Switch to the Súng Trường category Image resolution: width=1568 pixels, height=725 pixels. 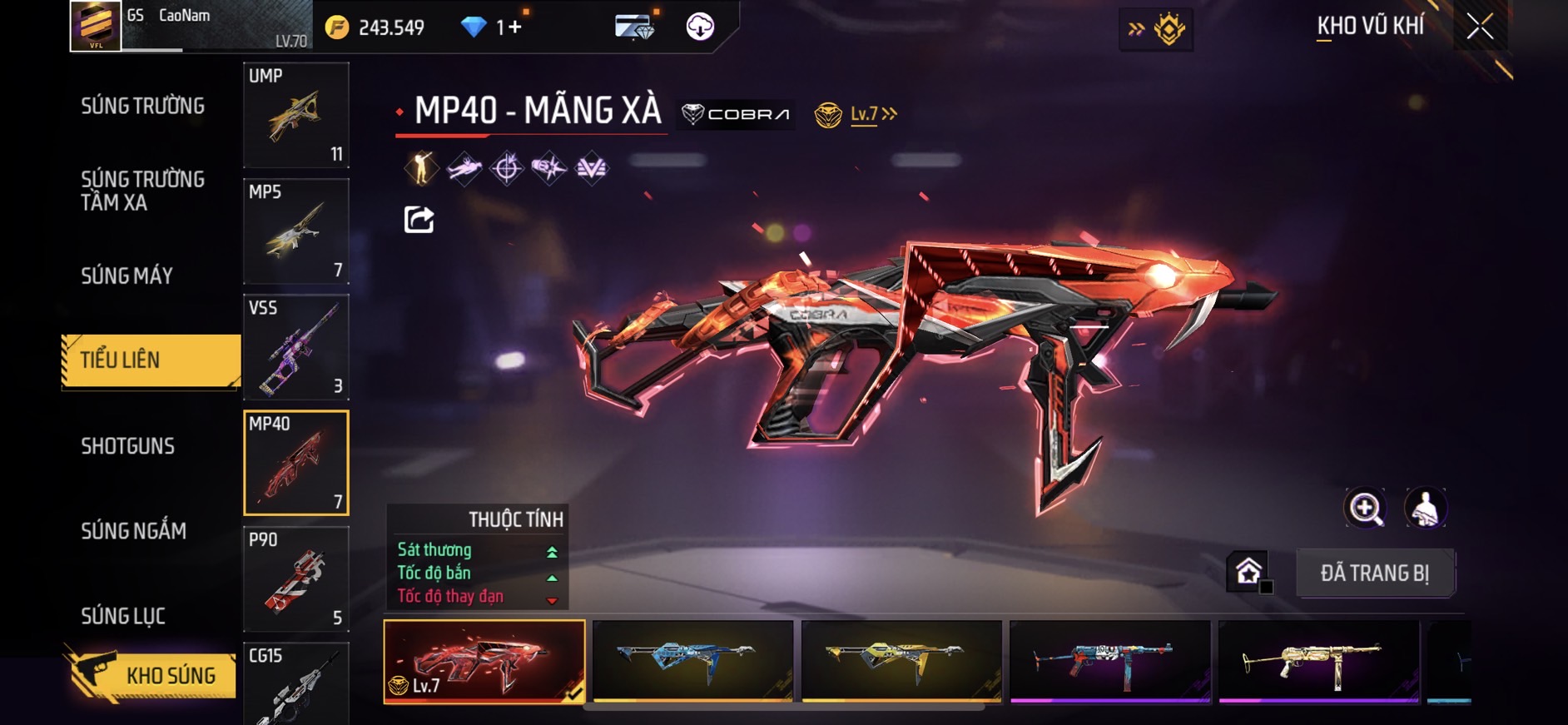[x=142, y=106]
